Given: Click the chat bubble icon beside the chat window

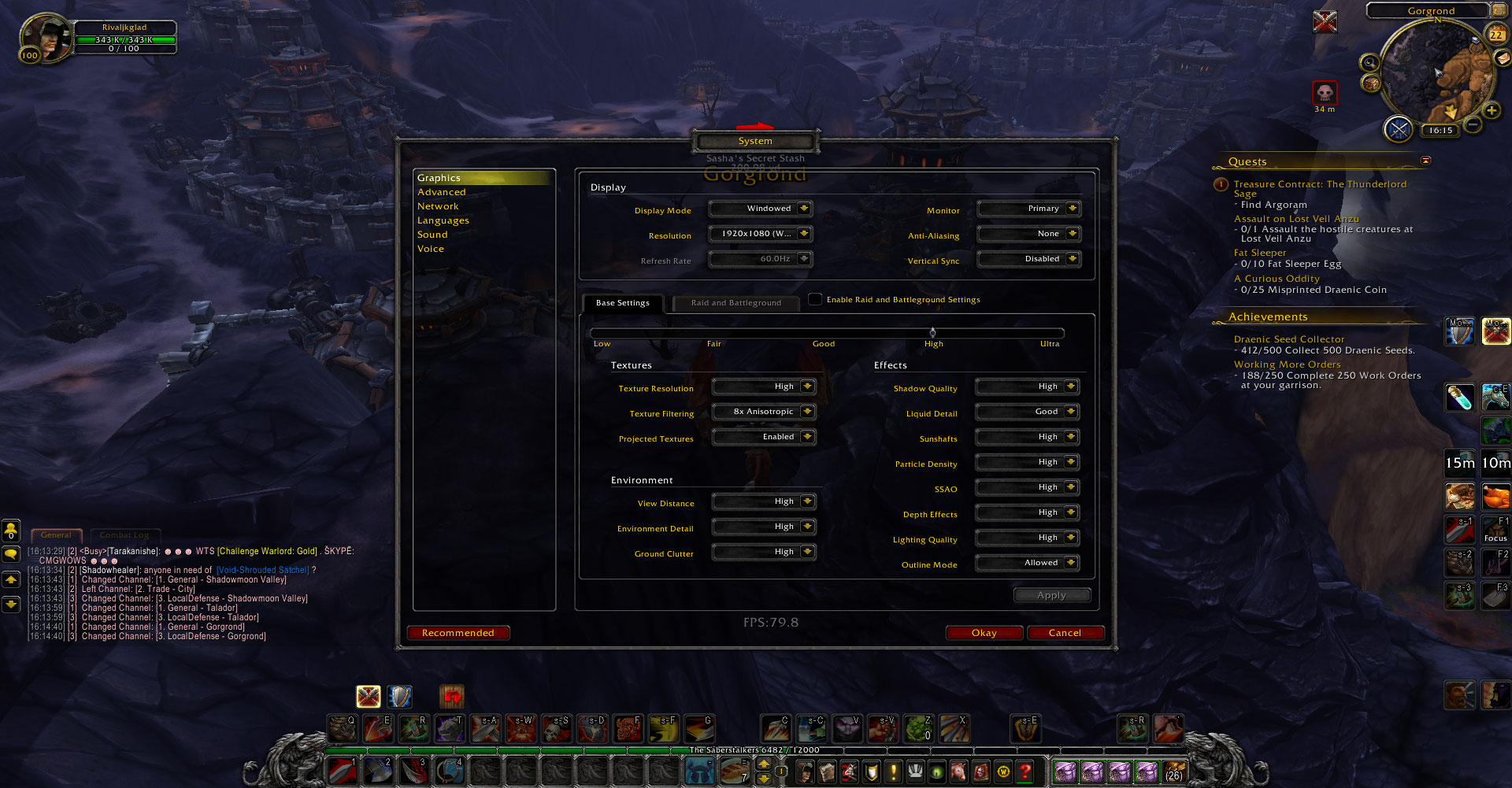Looking at the screenshot, I should click(x=10, y=555).
